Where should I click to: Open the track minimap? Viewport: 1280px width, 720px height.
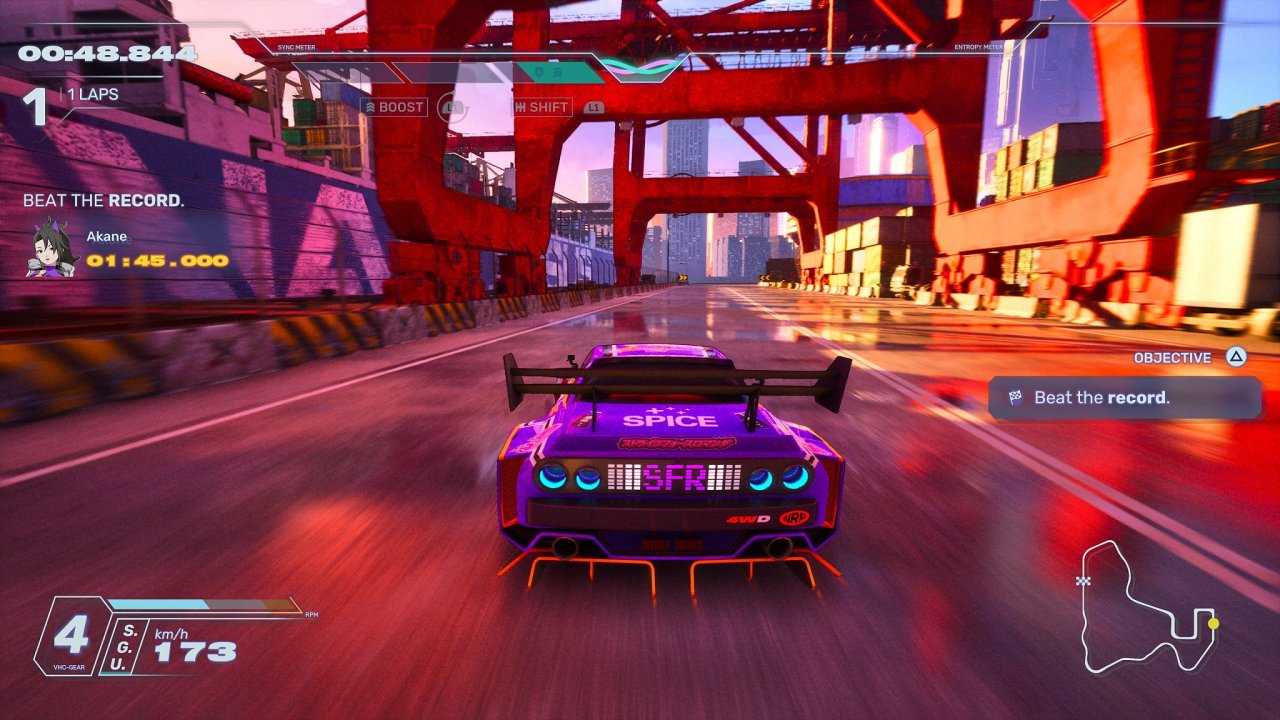click(1147, 606)
